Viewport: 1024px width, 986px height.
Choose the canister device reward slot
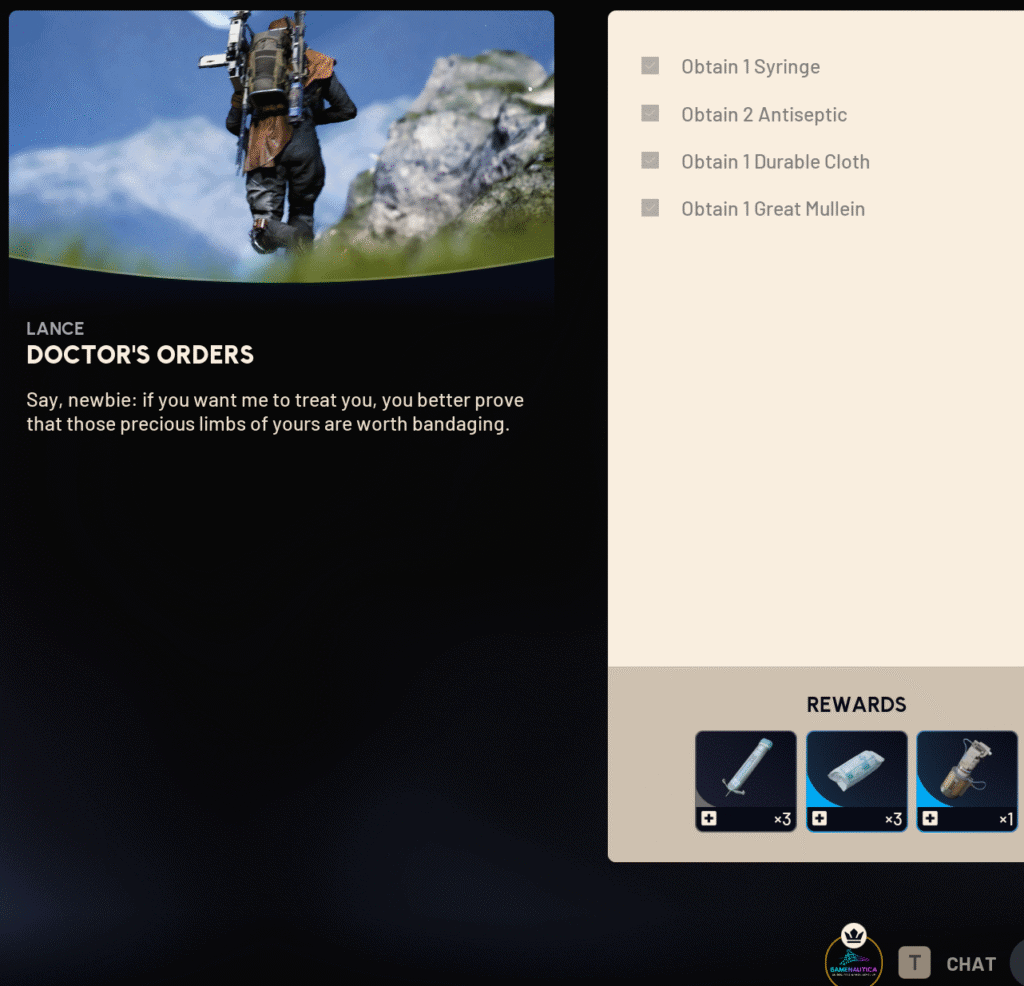tap(966, 780)
